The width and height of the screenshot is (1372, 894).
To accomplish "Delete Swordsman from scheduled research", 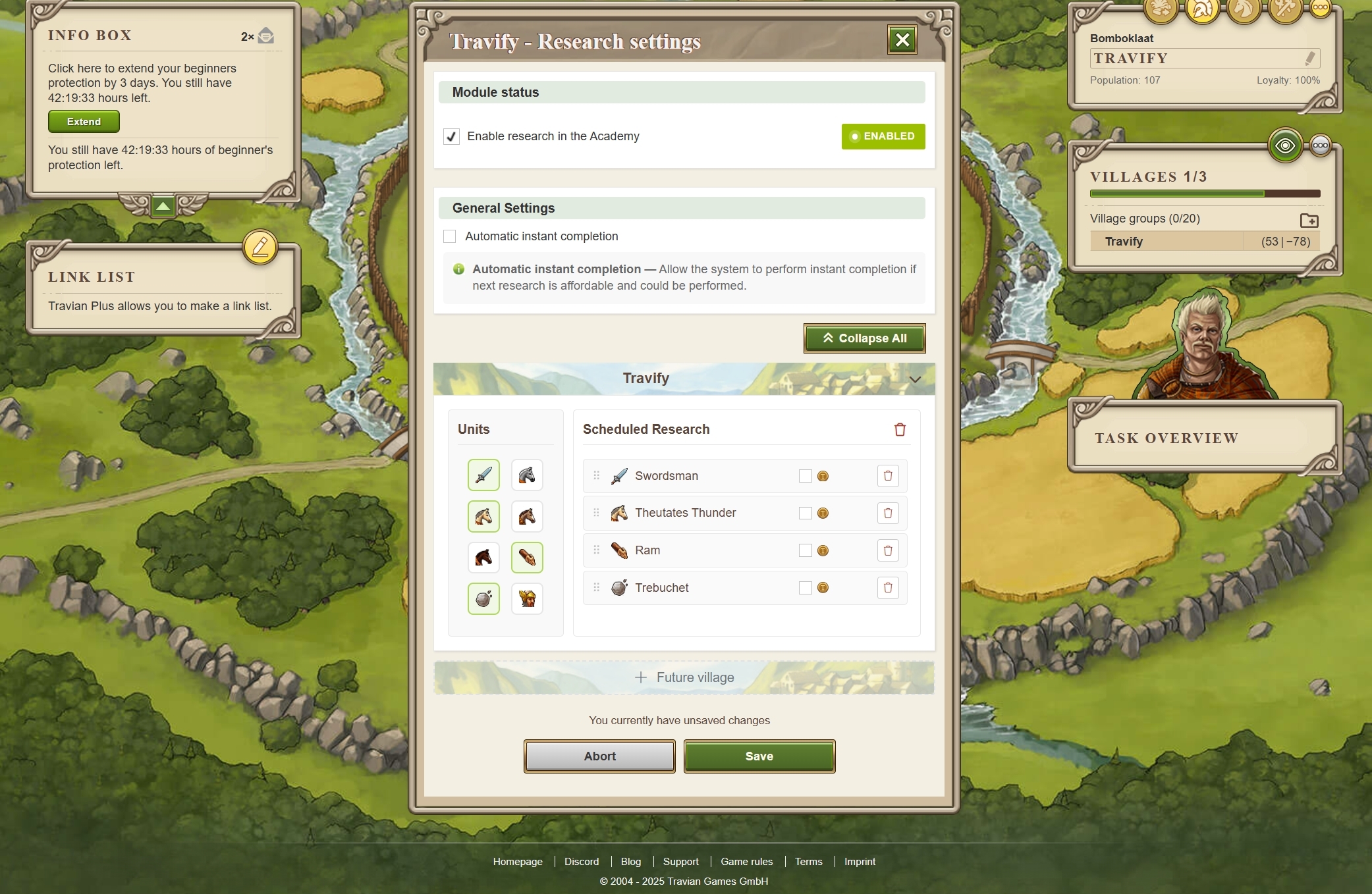I will (888, 476).
